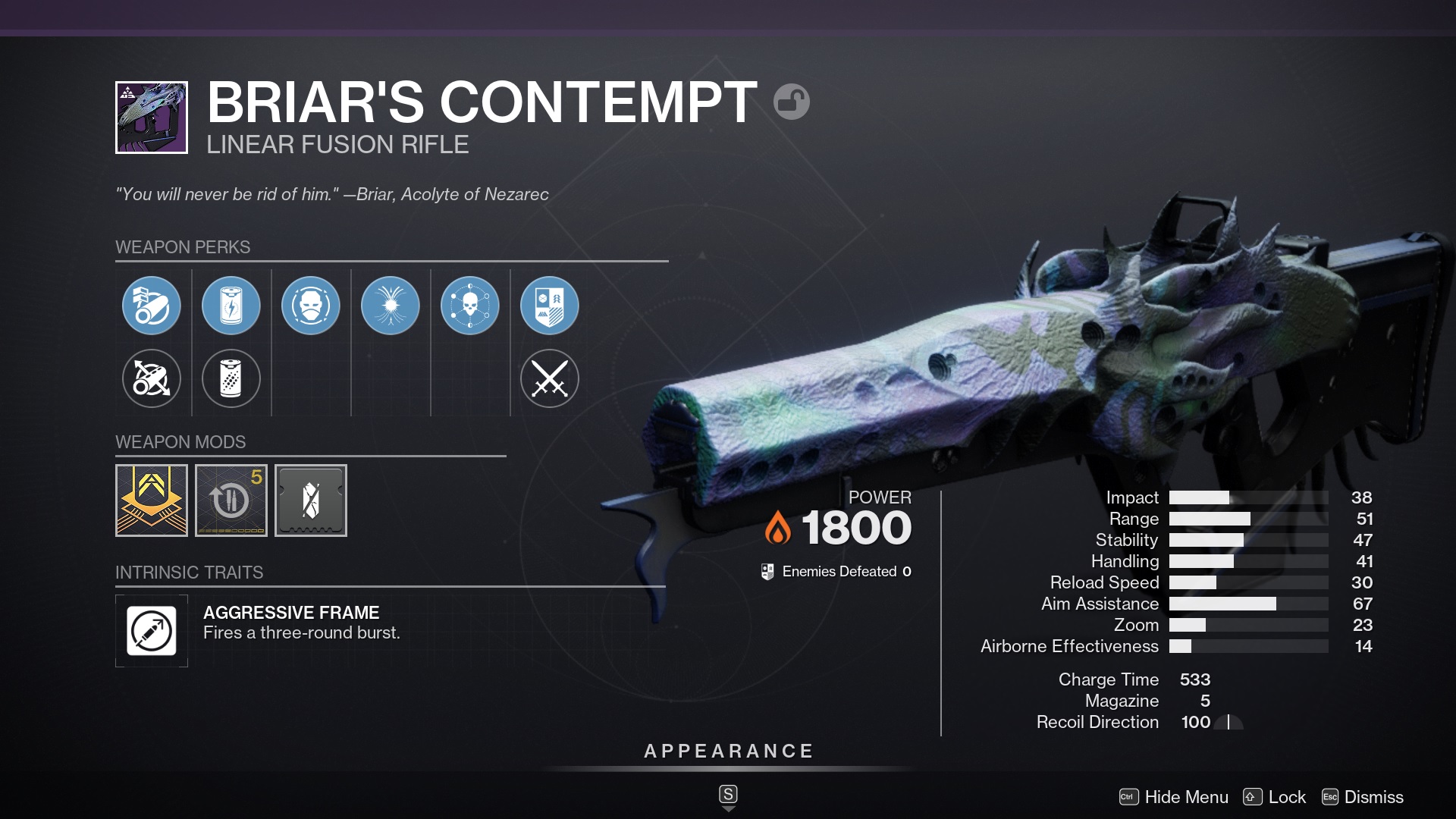Choose the barrel perk with crossed arrows

(152, 378)
